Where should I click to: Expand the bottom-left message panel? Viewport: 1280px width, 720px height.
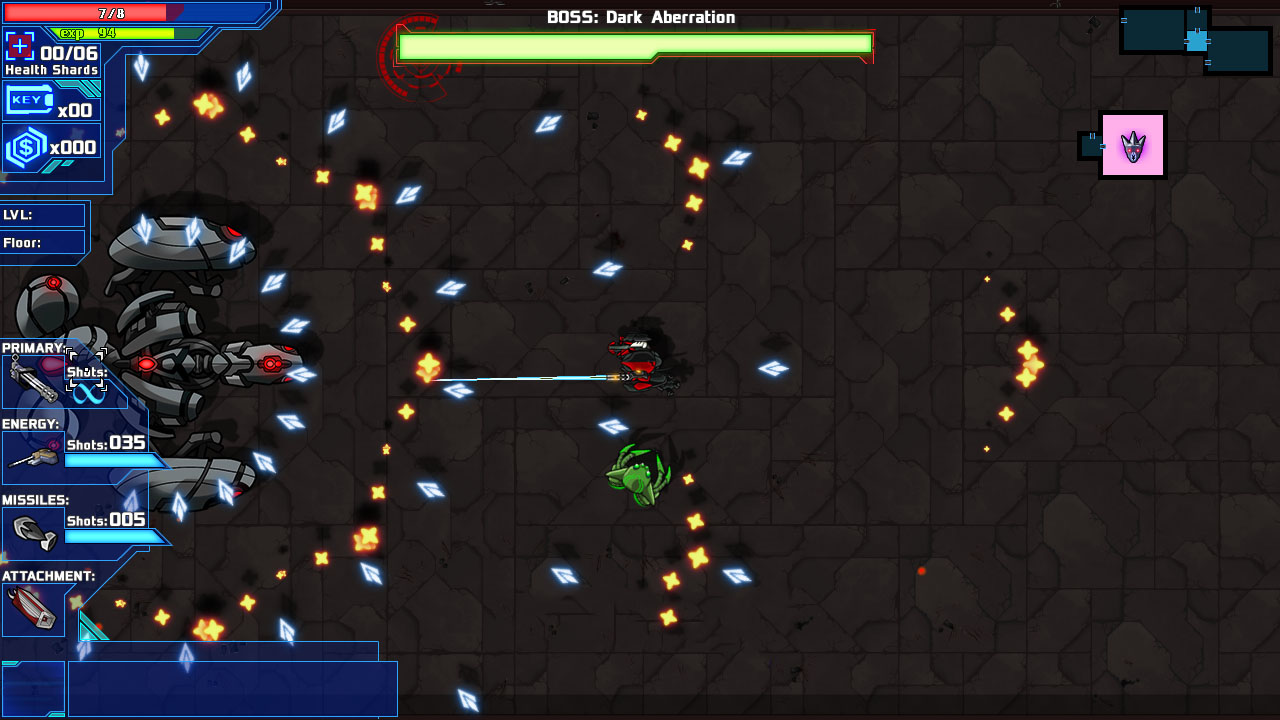click(230, 688)
